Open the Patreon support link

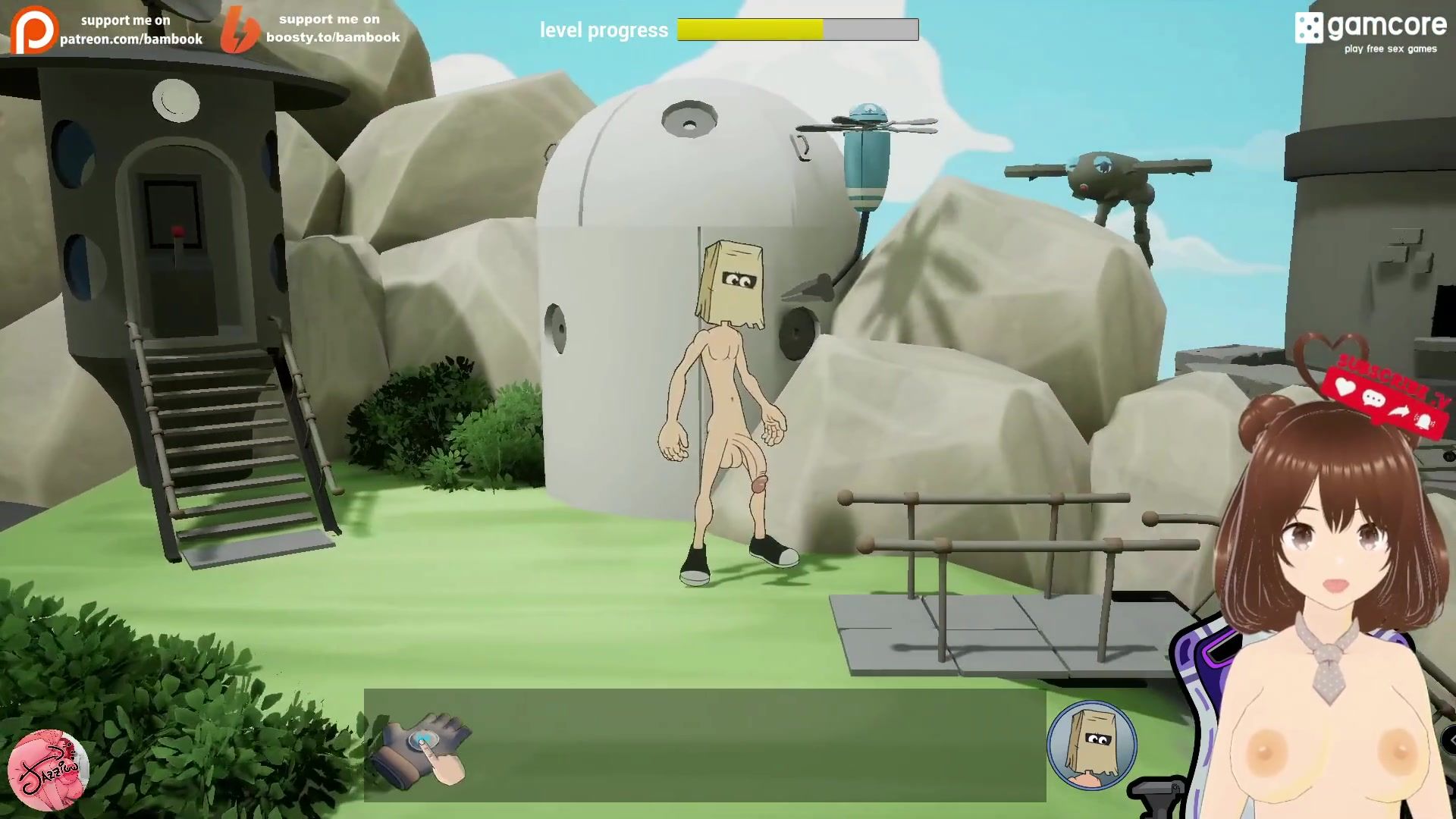coord(108,30)
